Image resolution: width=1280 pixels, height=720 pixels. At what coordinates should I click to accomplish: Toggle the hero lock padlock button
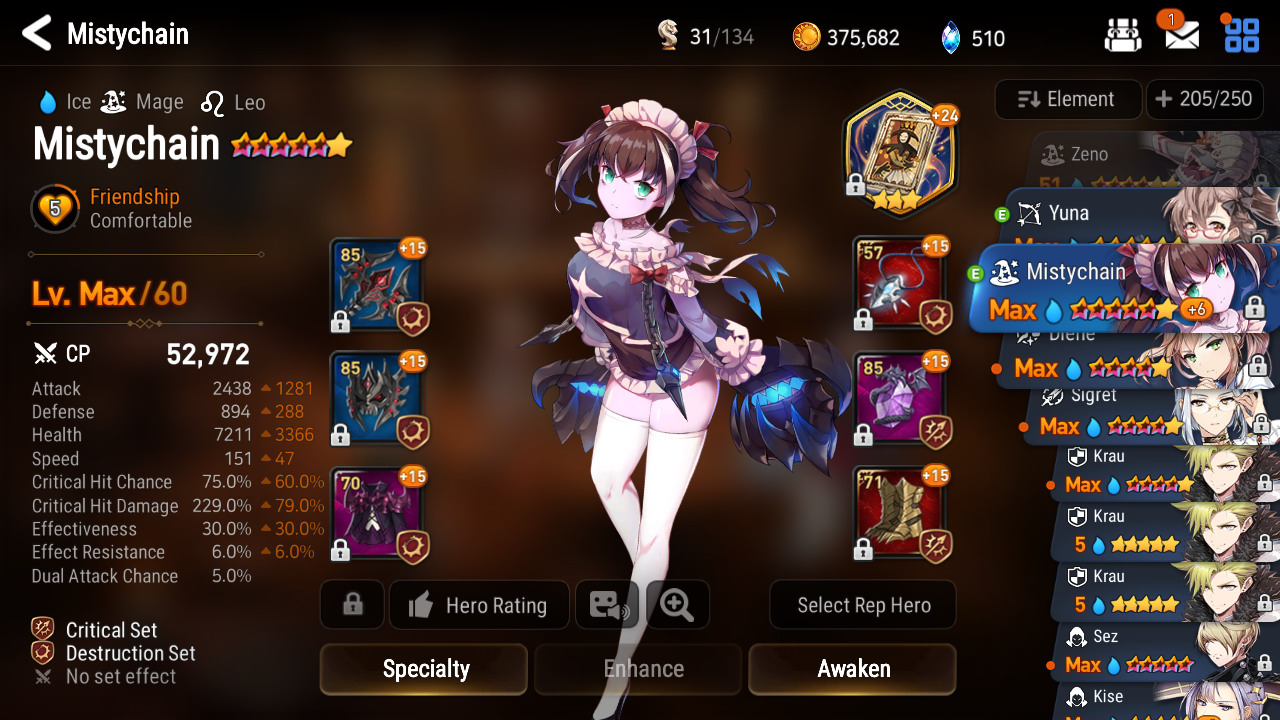(352, 605)
